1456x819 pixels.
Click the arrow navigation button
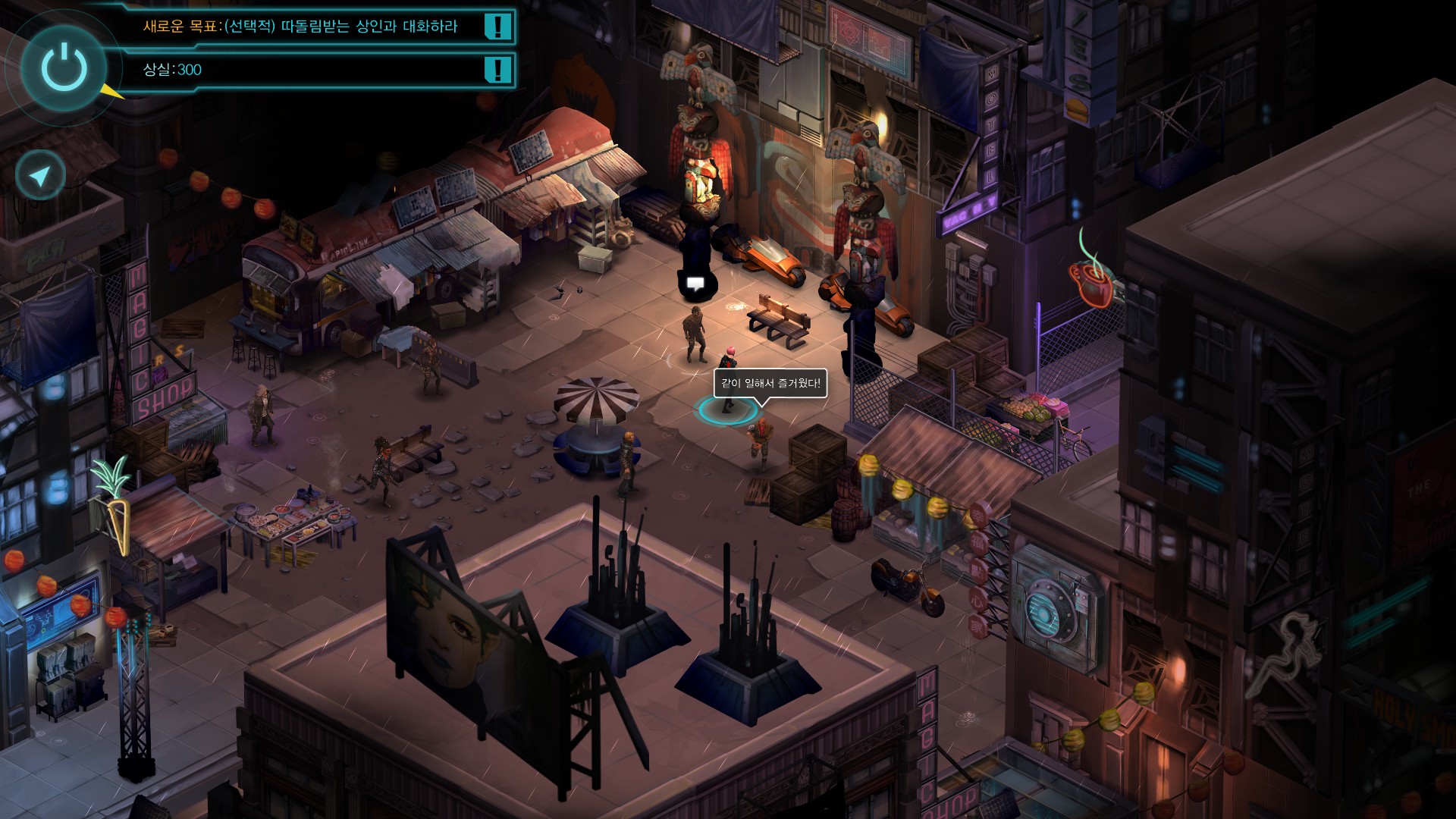(x=39, y=176)
